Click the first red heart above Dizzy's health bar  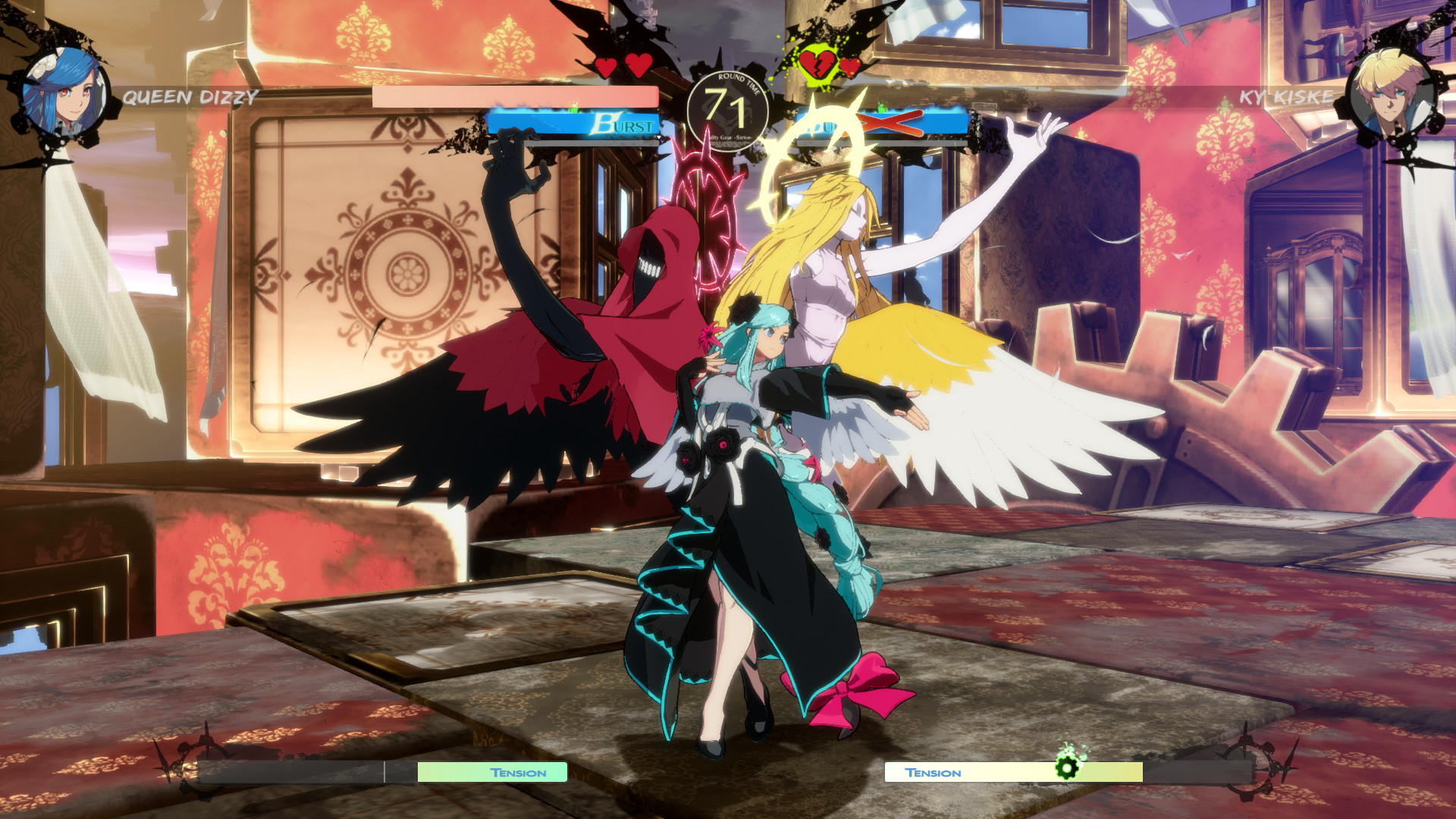607,67
